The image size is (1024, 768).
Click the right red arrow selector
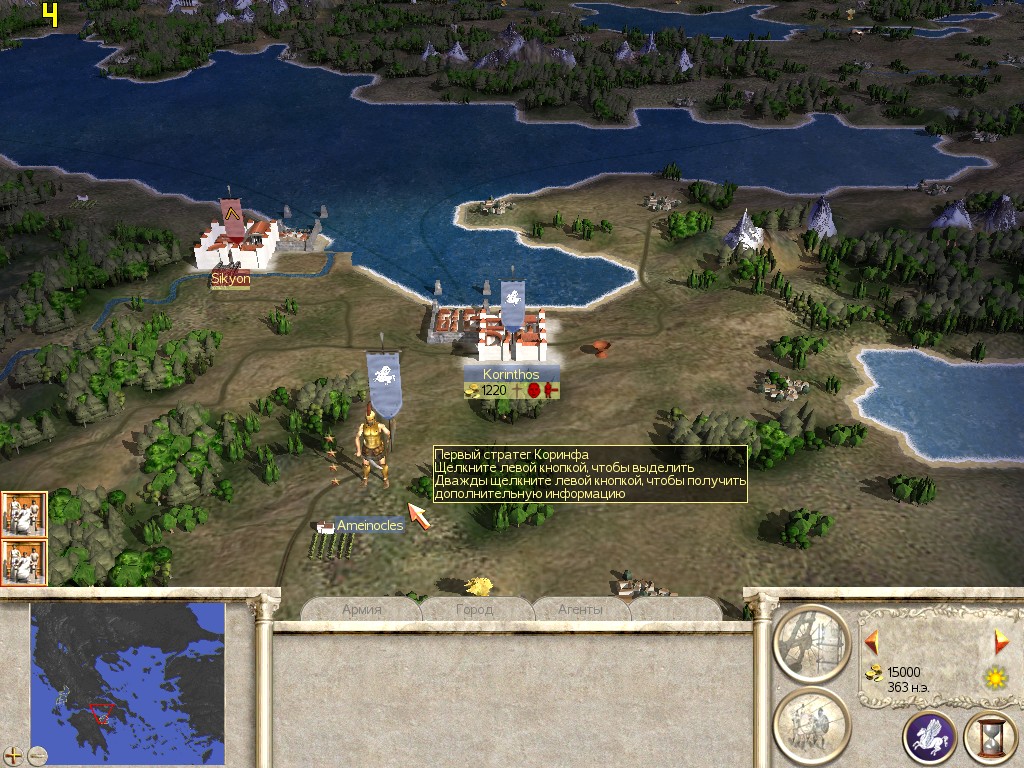tap(1000, 640)
